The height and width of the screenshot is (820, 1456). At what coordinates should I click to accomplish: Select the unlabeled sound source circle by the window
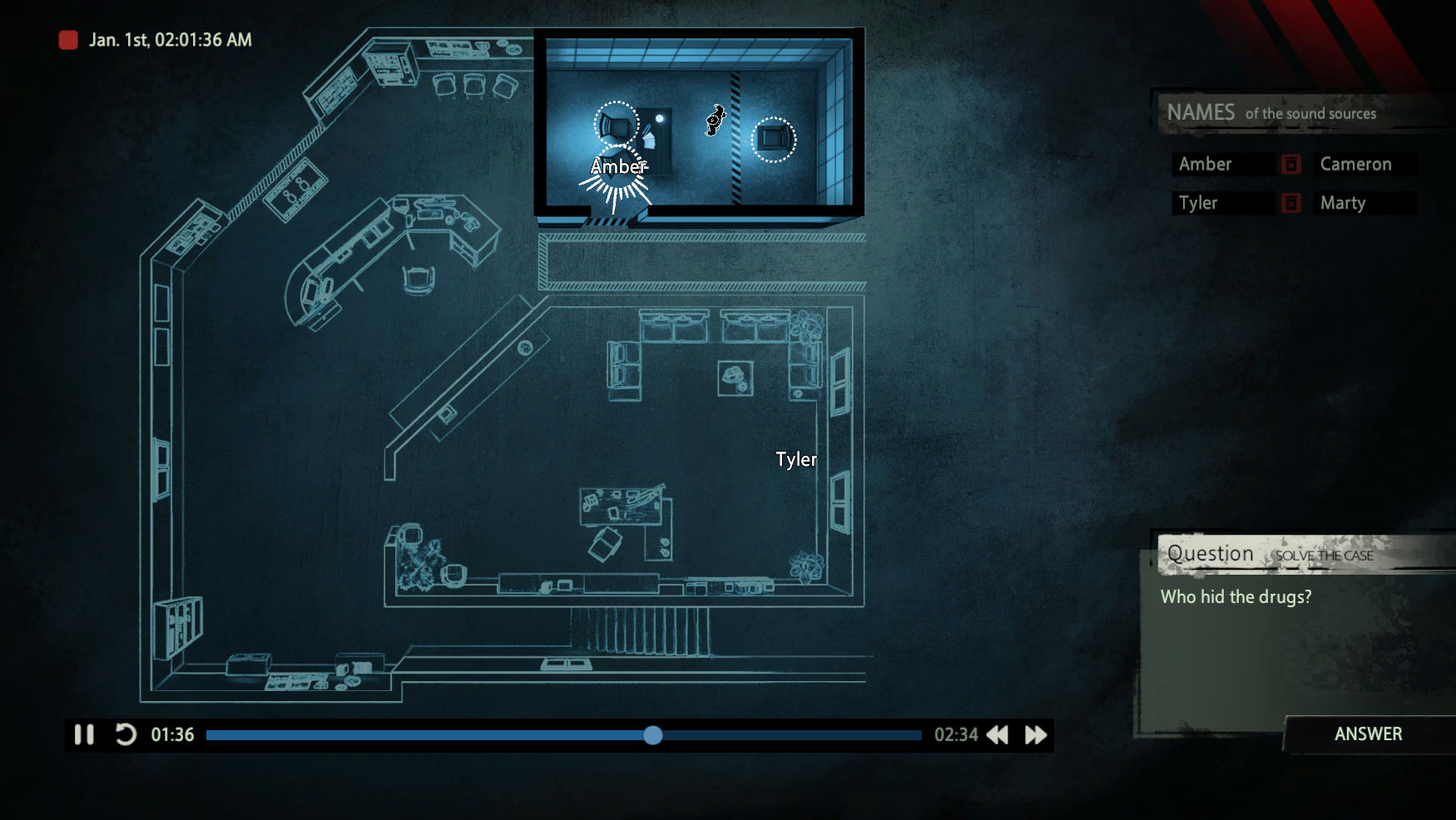click(775, 140)
